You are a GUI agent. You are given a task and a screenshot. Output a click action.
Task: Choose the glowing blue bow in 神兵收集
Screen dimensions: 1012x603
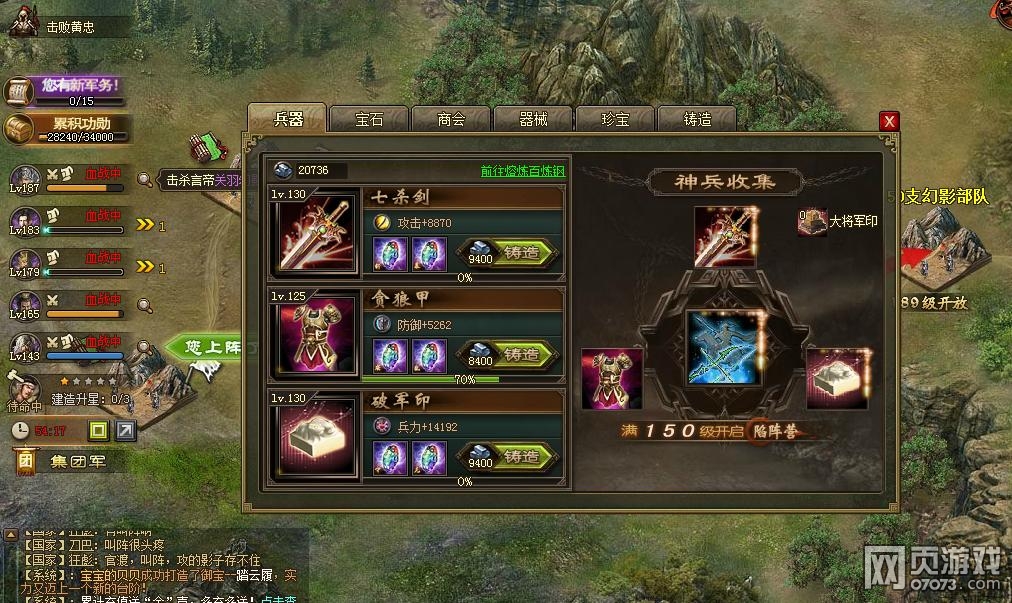point(725,348)
